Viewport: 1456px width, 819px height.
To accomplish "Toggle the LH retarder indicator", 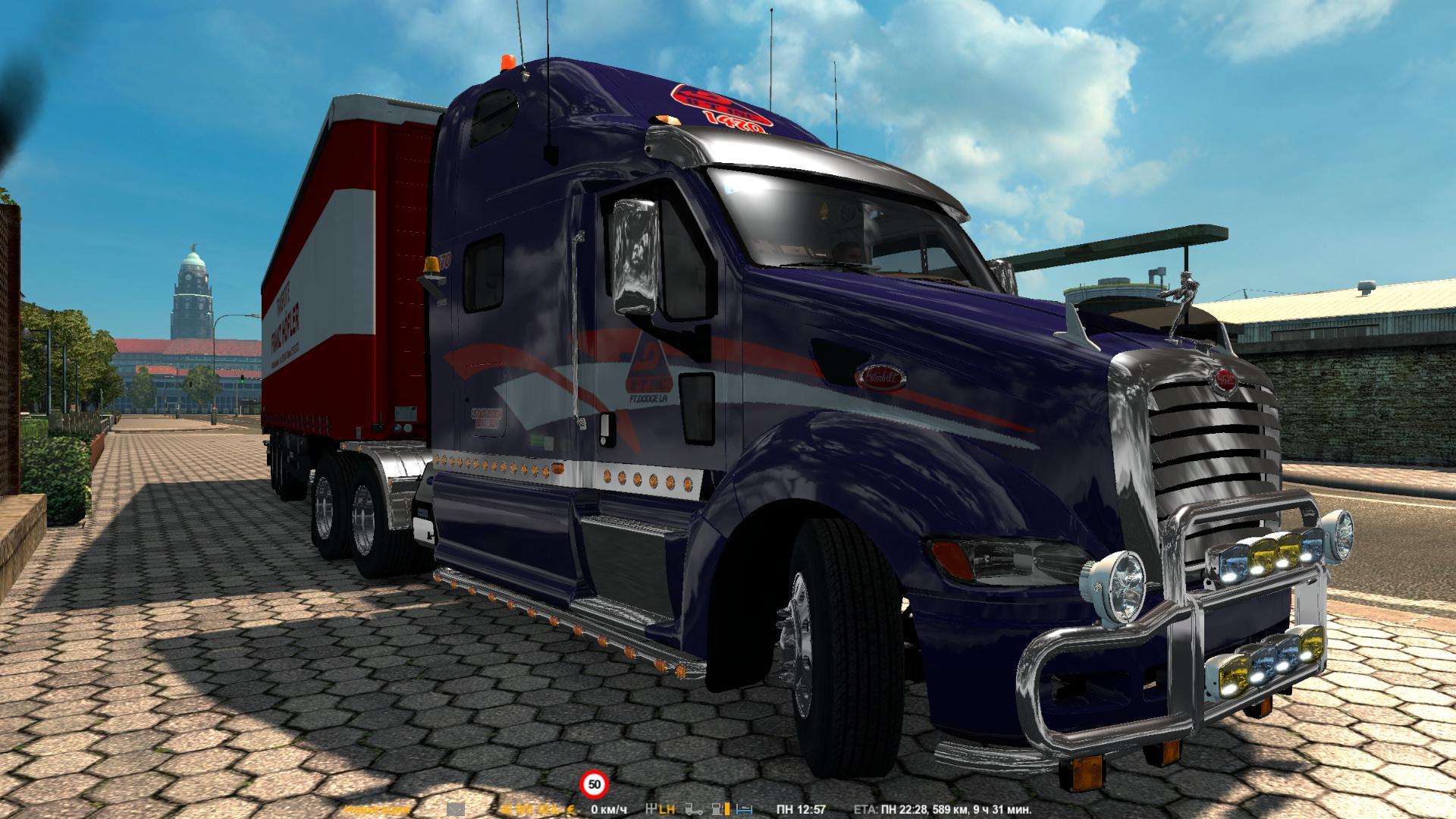I will (667, 808).
